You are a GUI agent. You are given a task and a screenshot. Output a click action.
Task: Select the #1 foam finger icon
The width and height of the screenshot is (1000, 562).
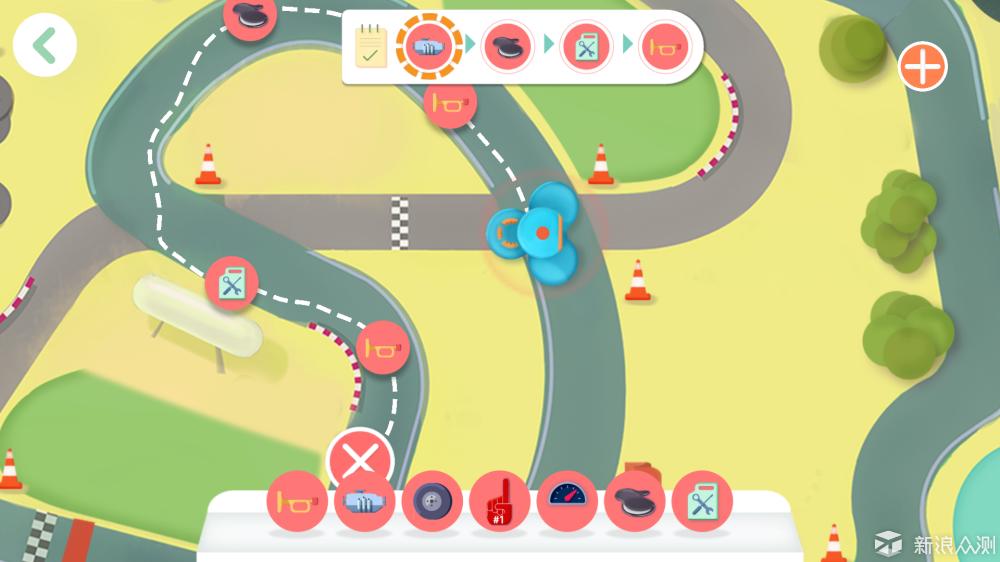point(499,500)
